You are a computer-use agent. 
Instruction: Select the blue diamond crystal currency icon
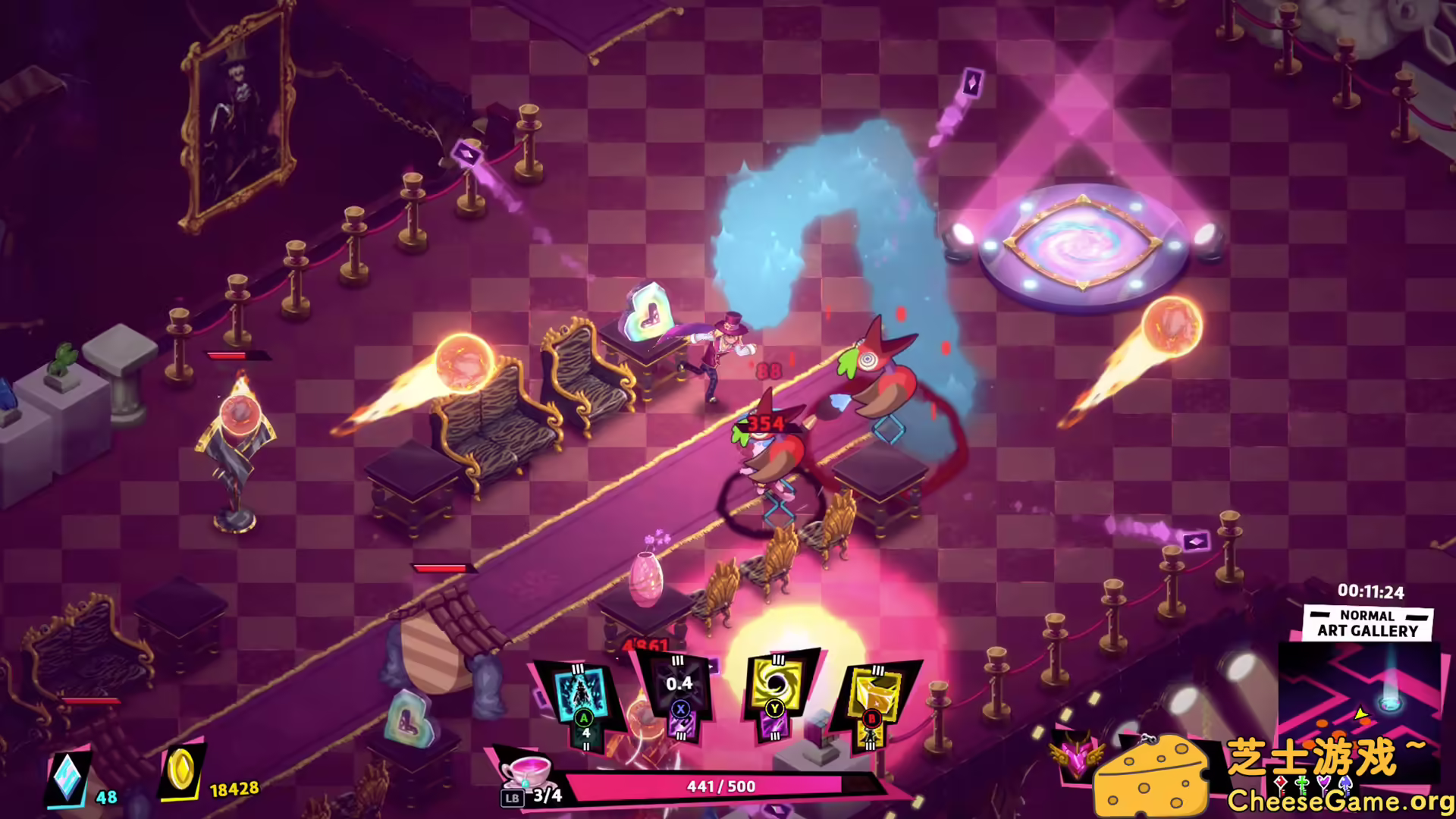68,777
